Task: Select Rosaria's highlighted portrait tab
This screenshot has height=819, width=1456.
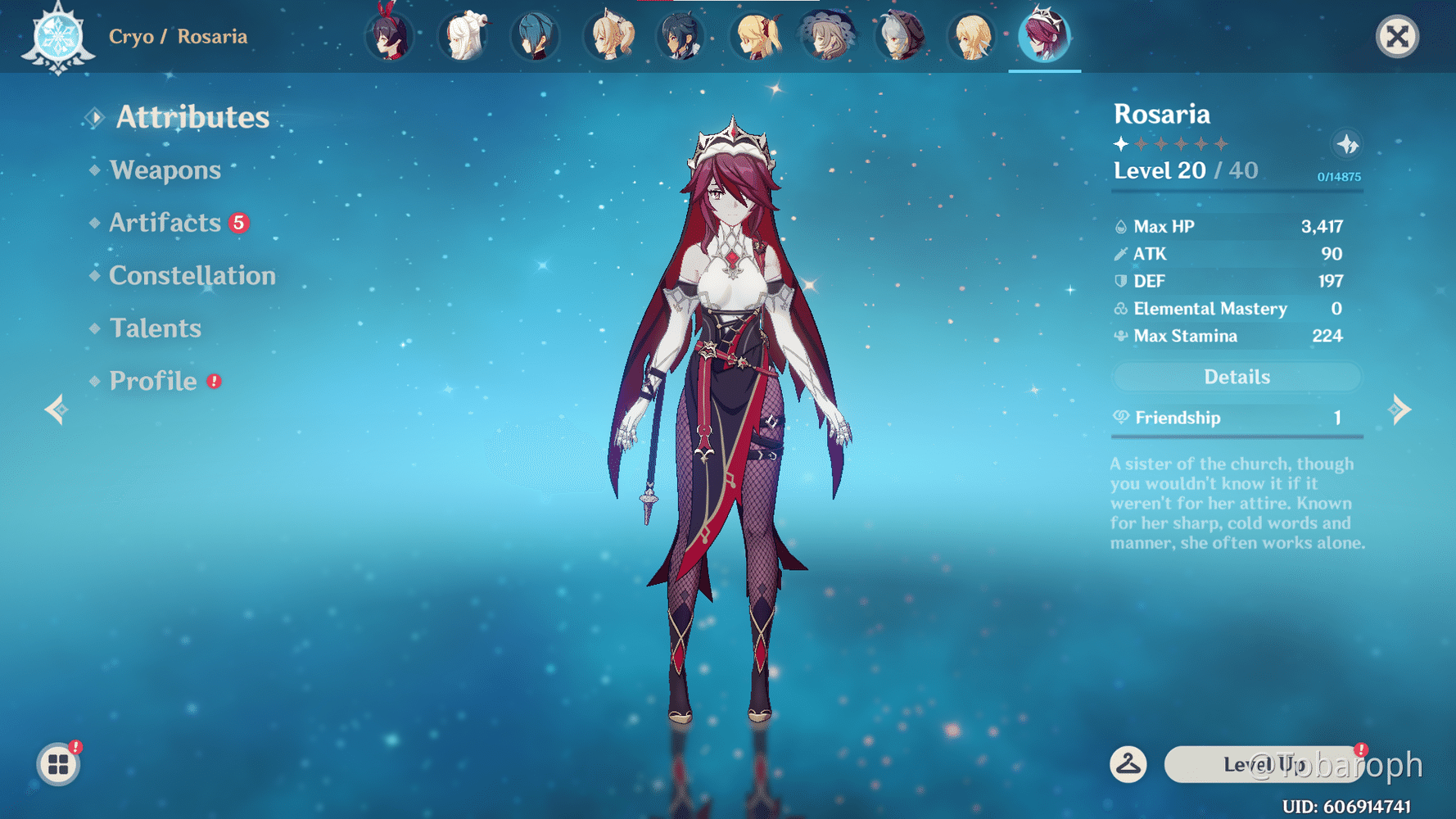Action: click(1044, 37)
